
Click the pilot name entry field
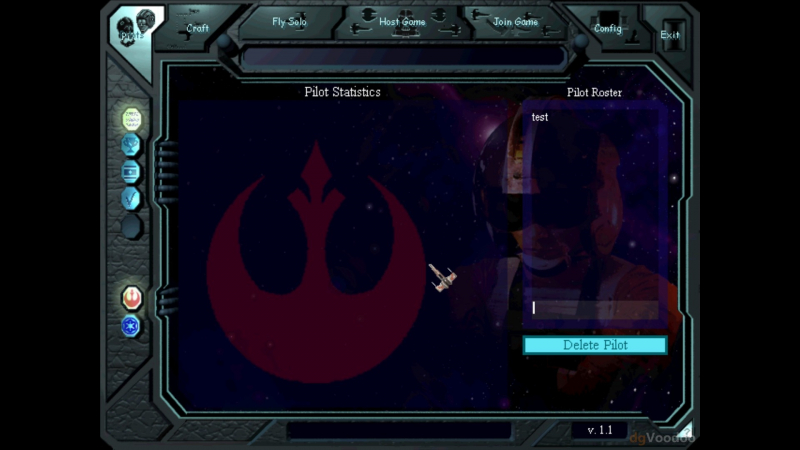click(x=591, y=308)
